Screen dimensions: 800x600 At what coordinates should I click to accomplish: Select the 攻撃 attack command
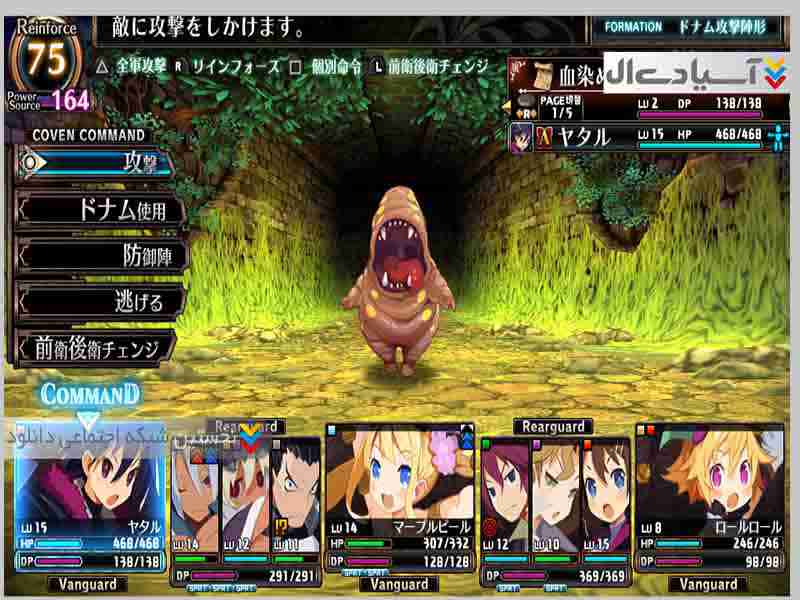(x=98, y=162)
